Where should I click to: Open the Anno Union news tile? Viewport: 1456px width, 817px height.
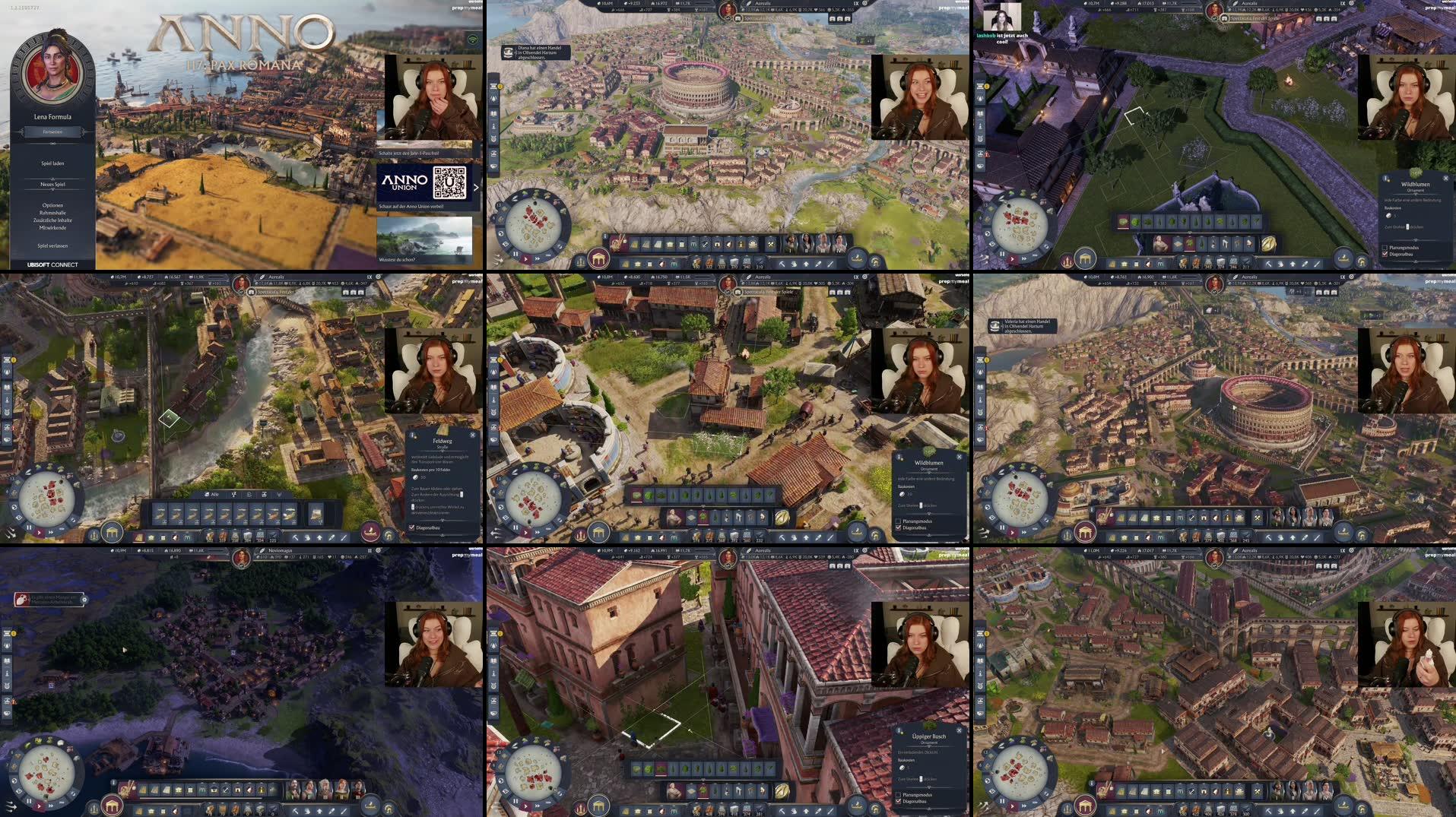tap(423, 183)
